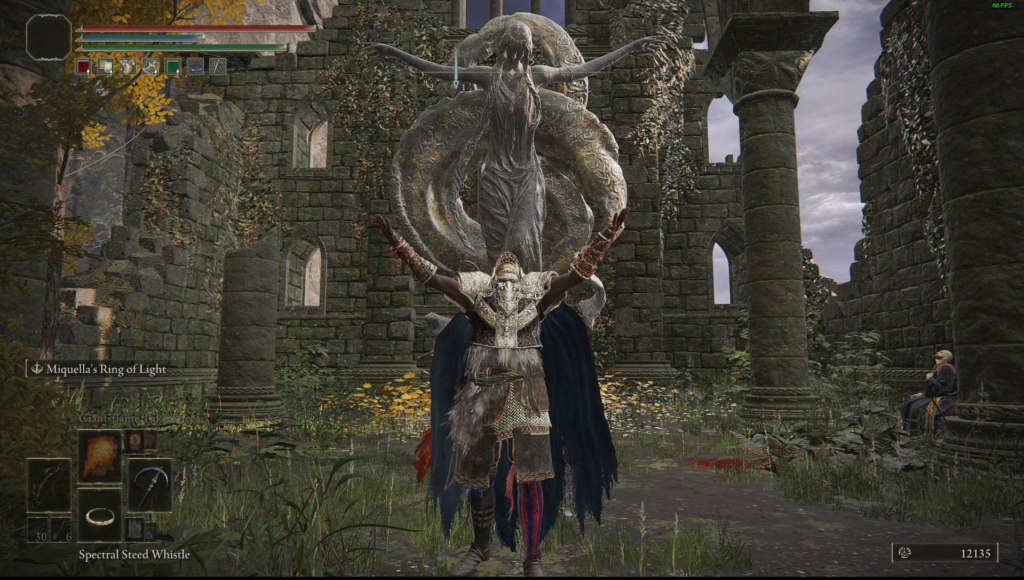Click the Miquella's Ring of Light label

[x=98, y=369]
